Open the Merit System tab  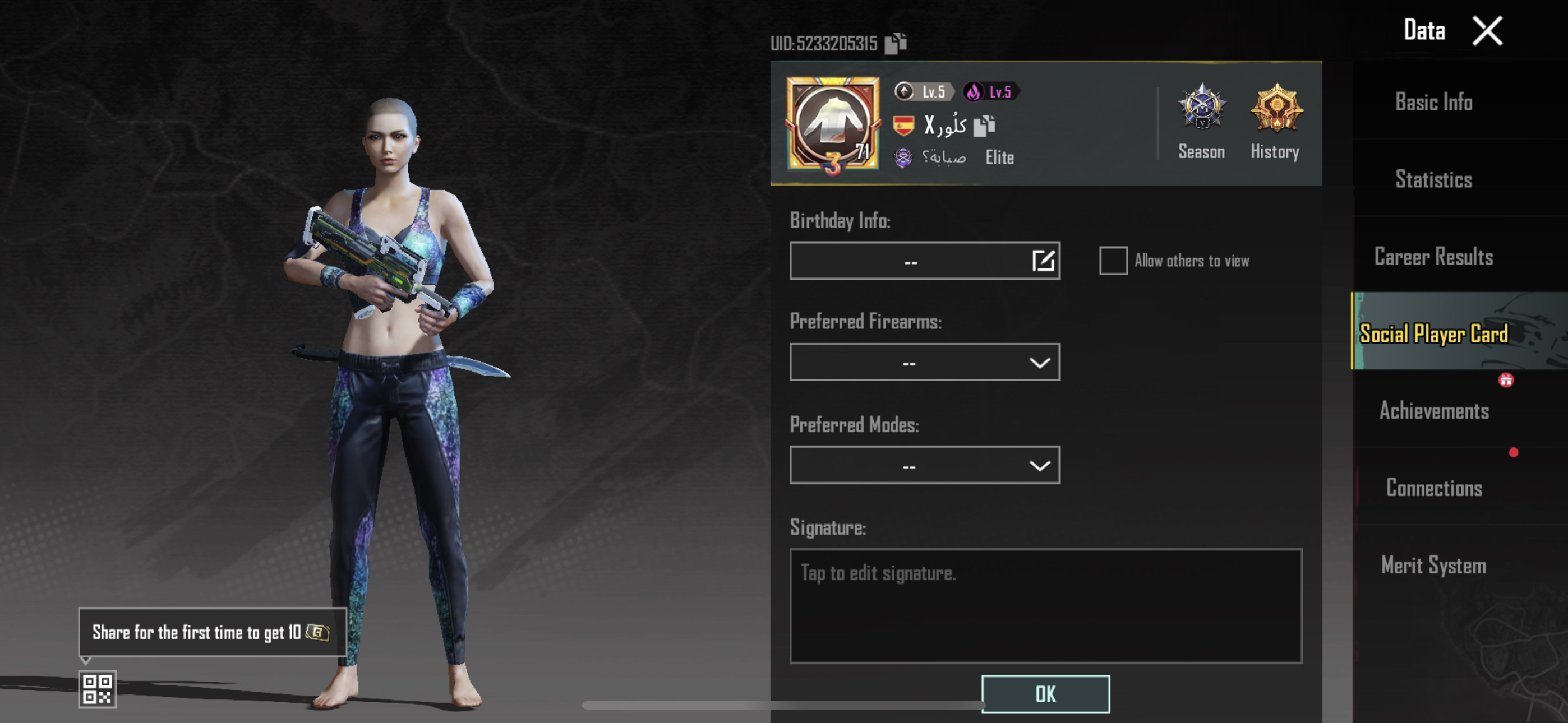pos(1433,566)
